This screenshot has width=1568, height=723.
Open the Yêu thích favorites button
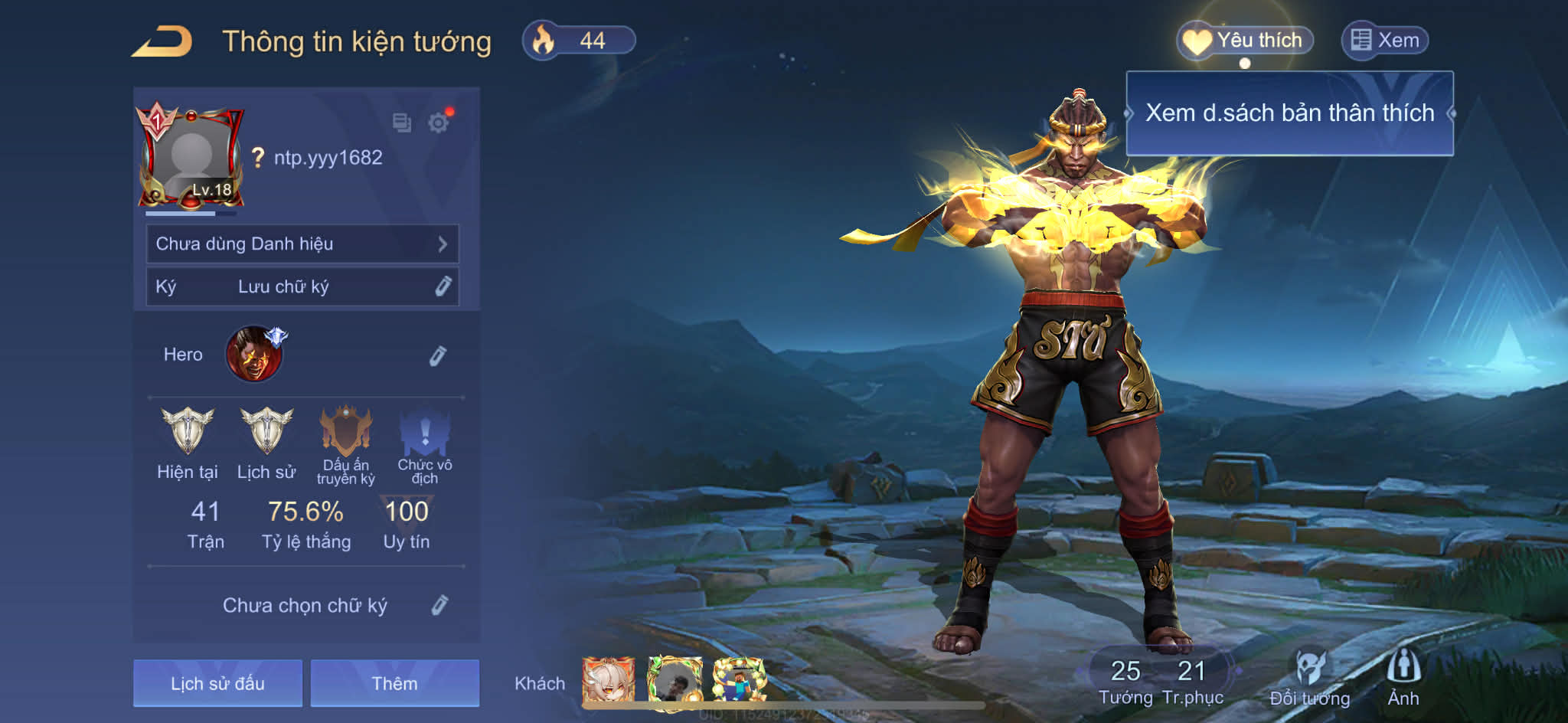click(x=1246, y=40)
